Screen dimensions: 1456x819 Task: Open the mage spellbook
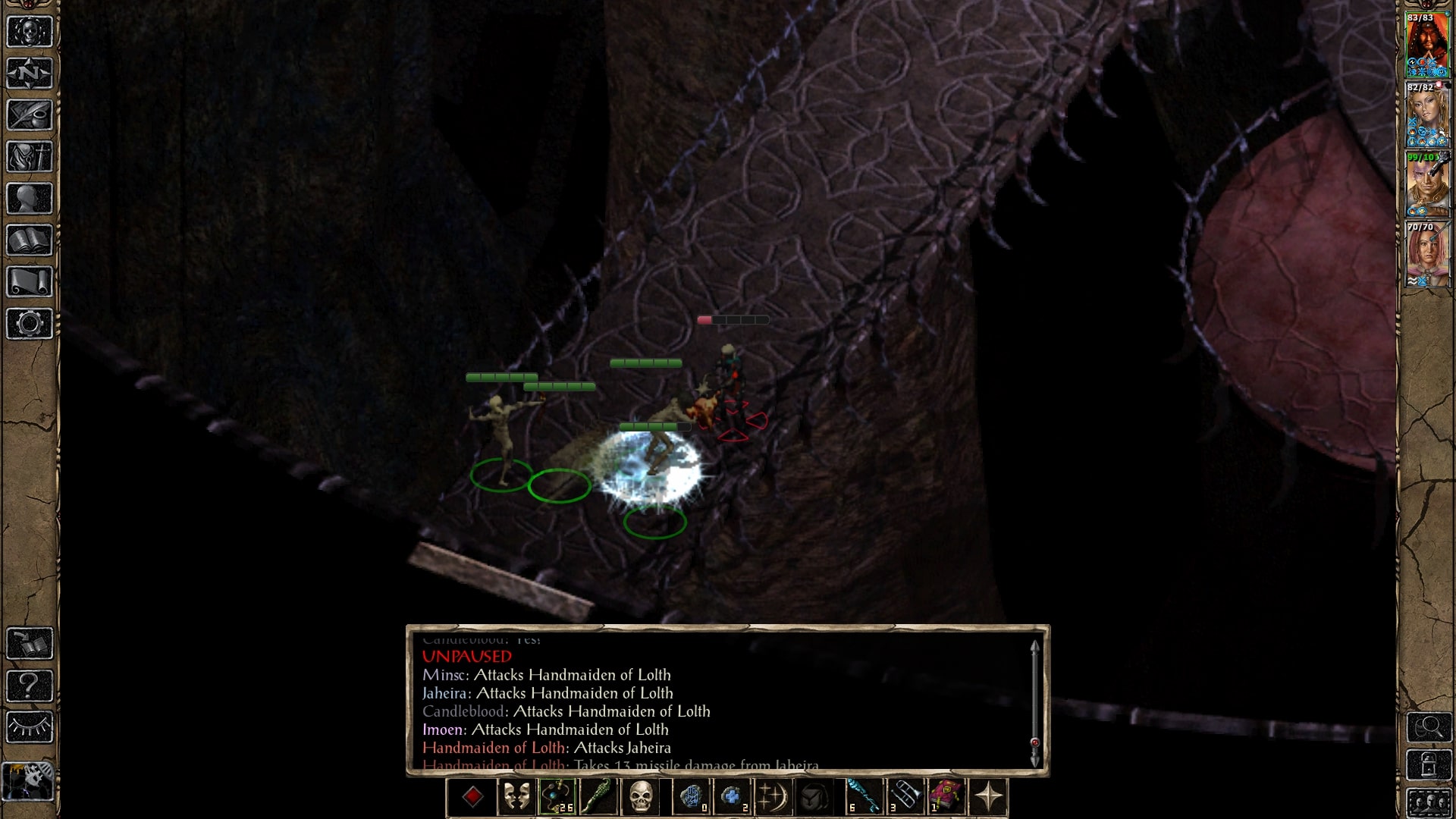(30, 240)
